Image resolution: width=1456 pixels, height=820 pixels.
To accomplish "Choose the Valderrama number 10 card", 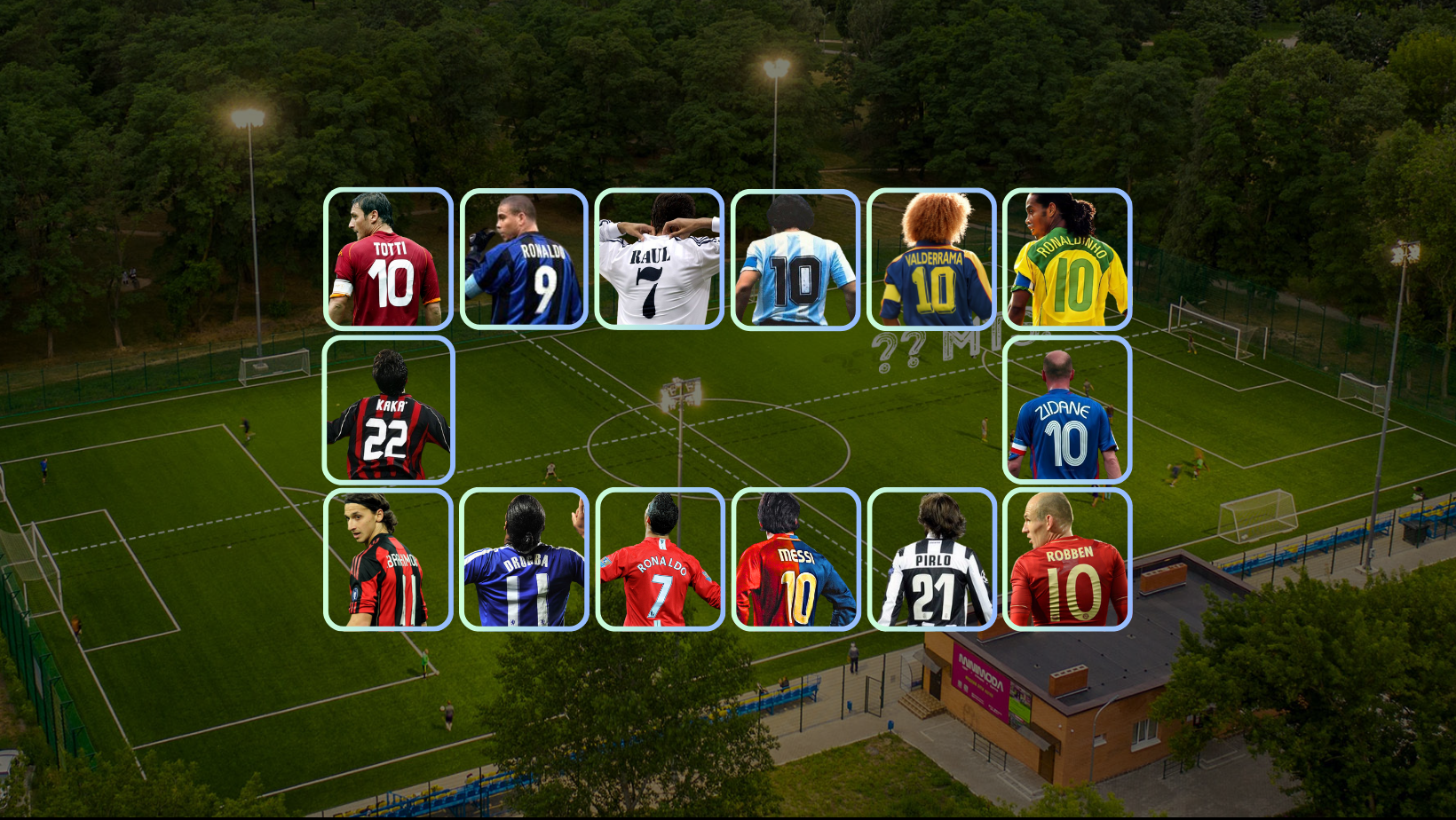I will (931, 259).
